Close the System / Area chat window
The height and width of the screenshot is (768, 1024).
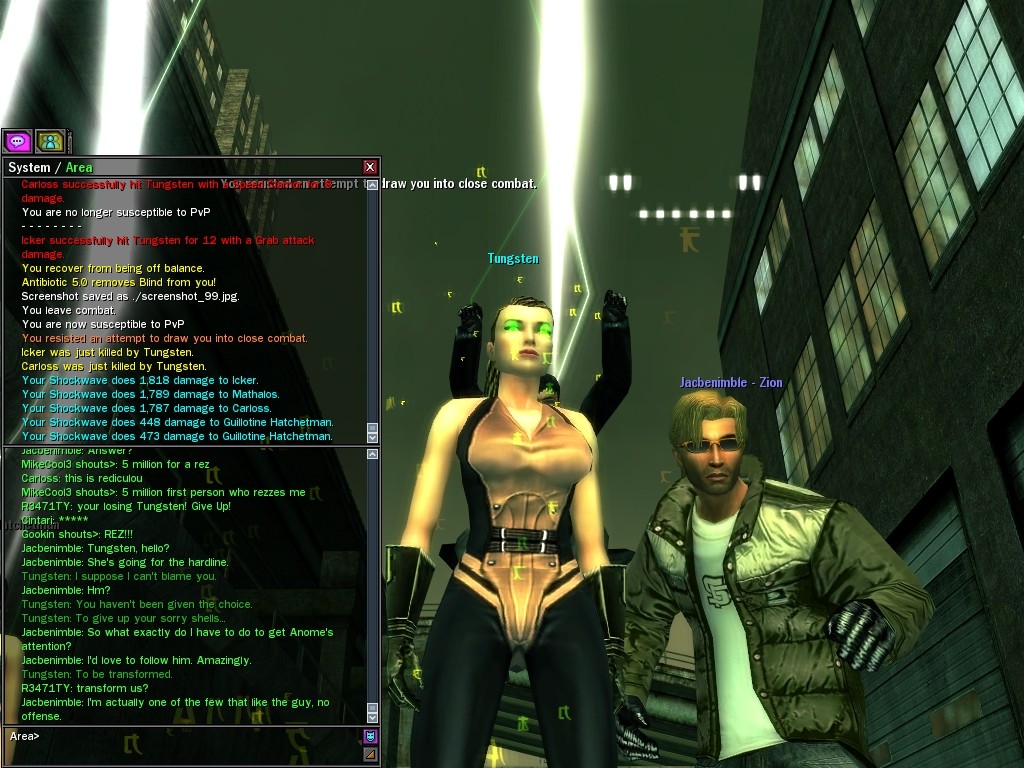[370, 167]
